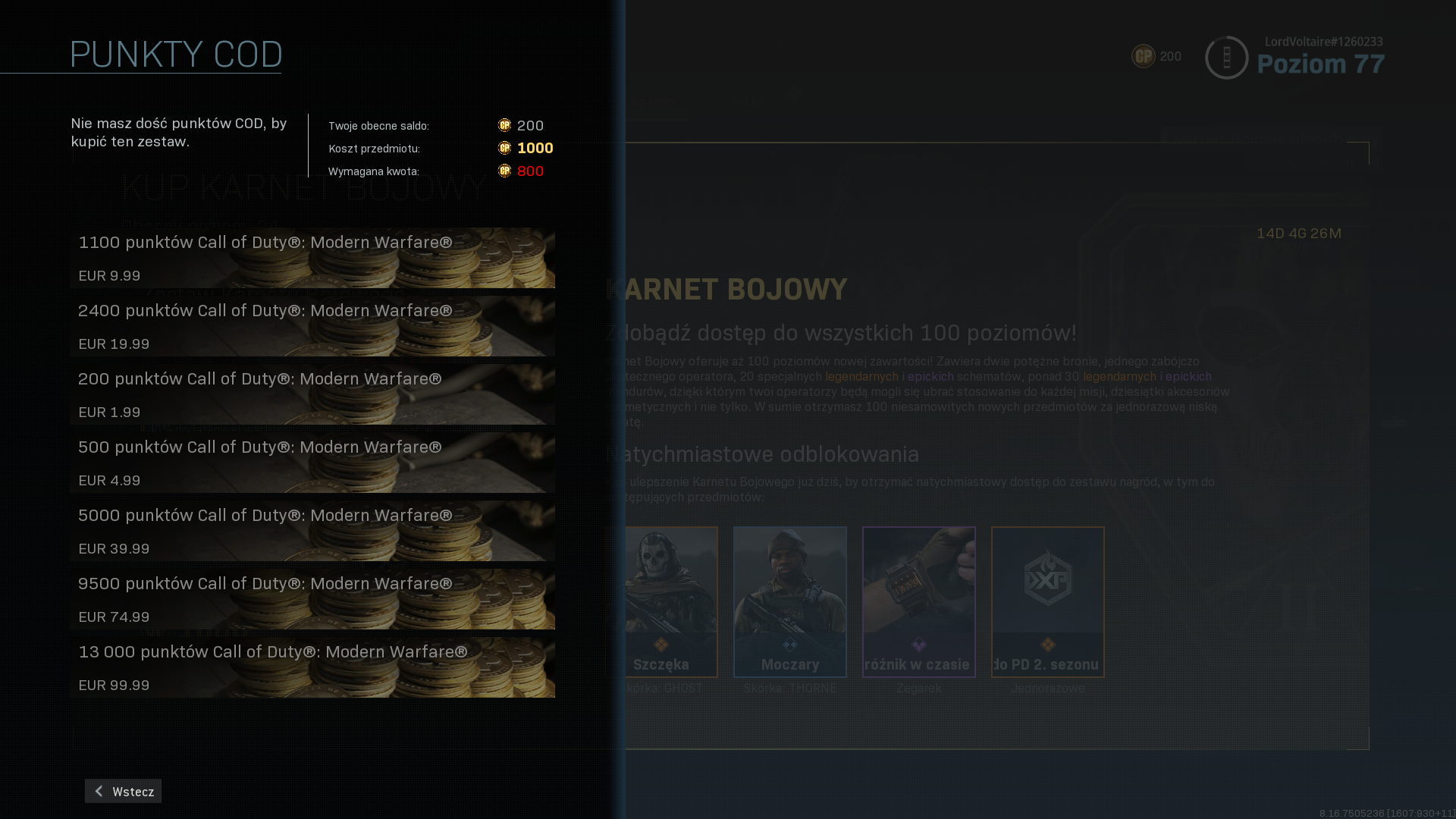Click the PUNKTY COD page heading
This screenshot has width=1456, height=819.
(175, 54)
